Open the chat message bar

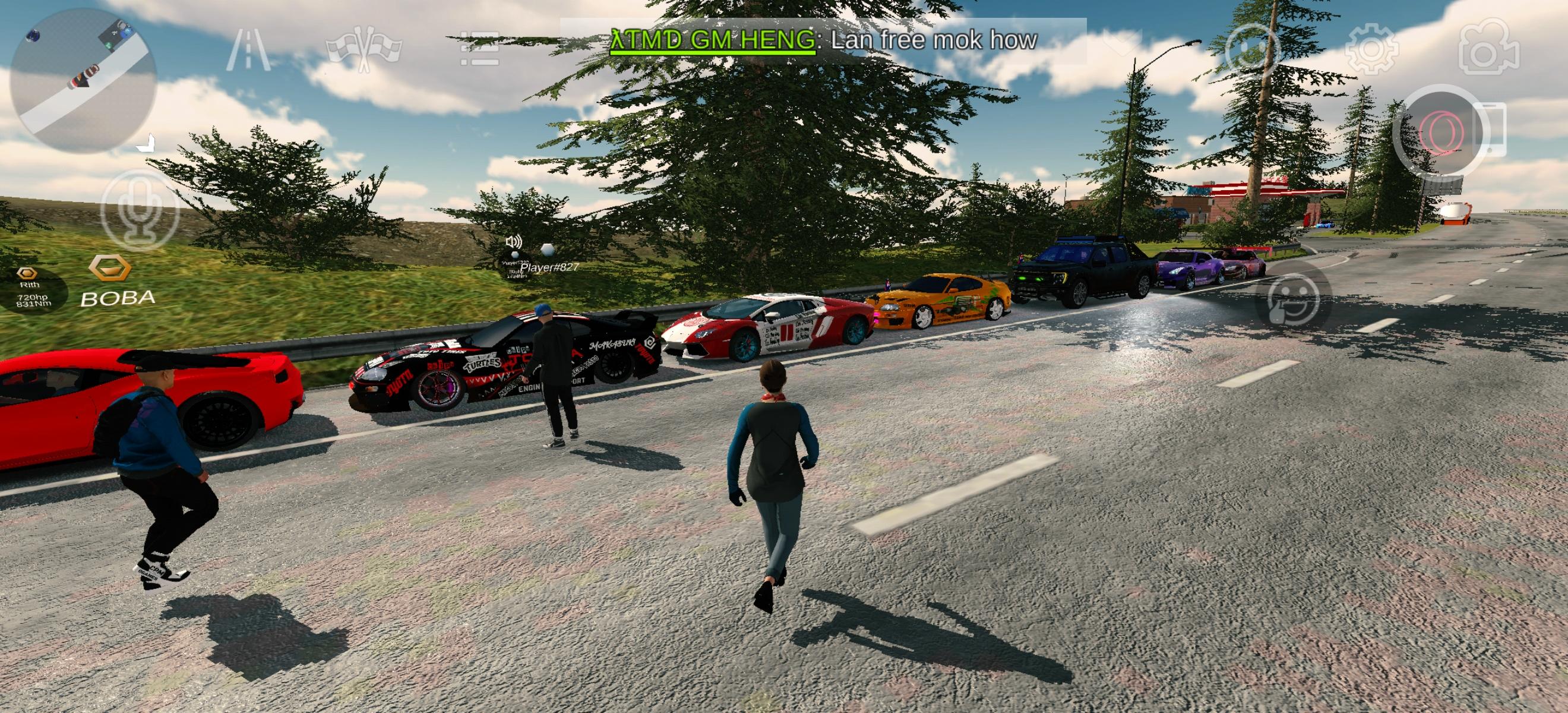(x=822, y=41)
